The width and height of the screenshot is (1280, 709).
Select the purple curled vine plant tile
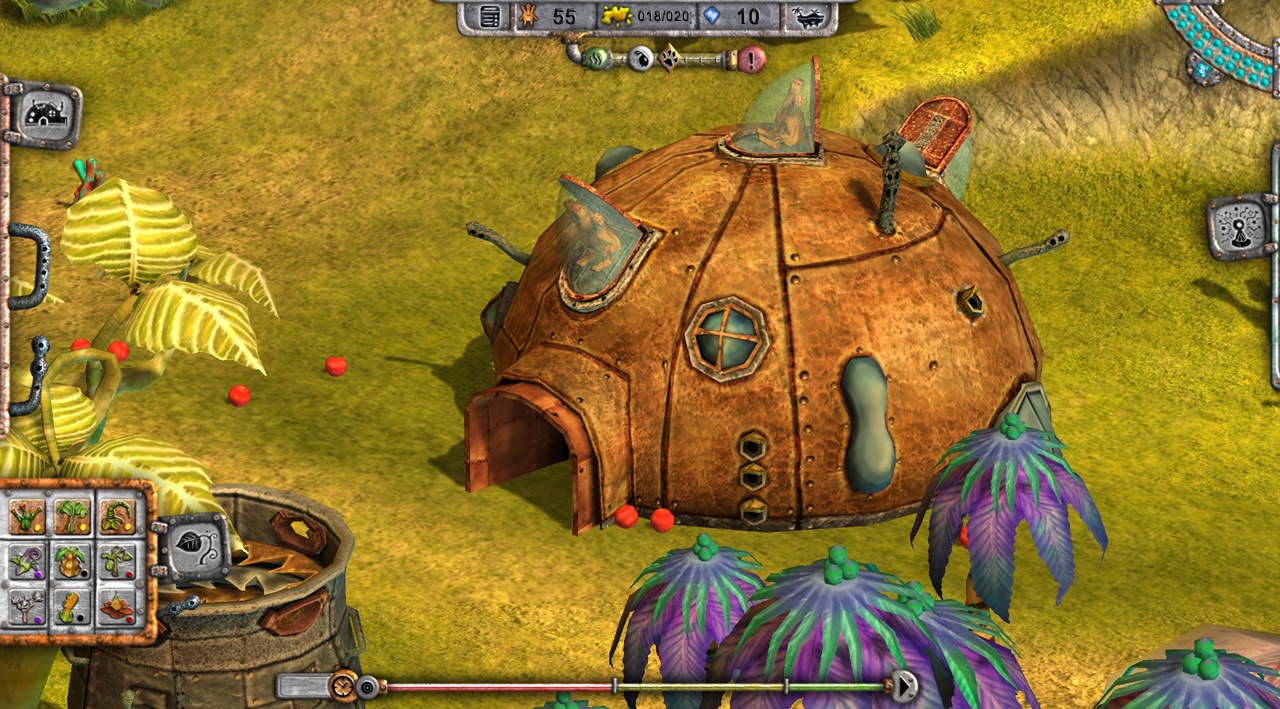coord(27,561)
